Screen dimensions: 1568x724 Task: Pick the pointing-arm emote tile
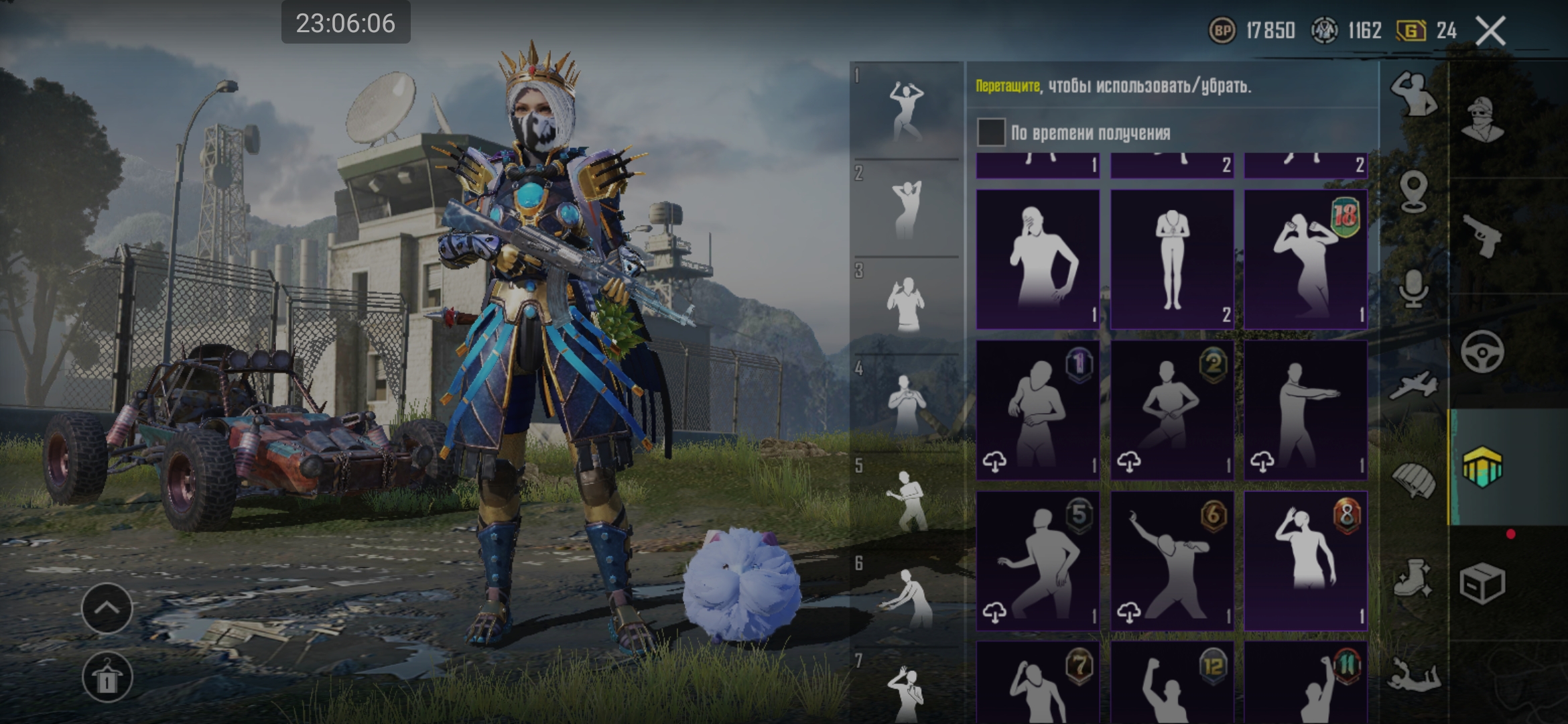(1305, 410)
